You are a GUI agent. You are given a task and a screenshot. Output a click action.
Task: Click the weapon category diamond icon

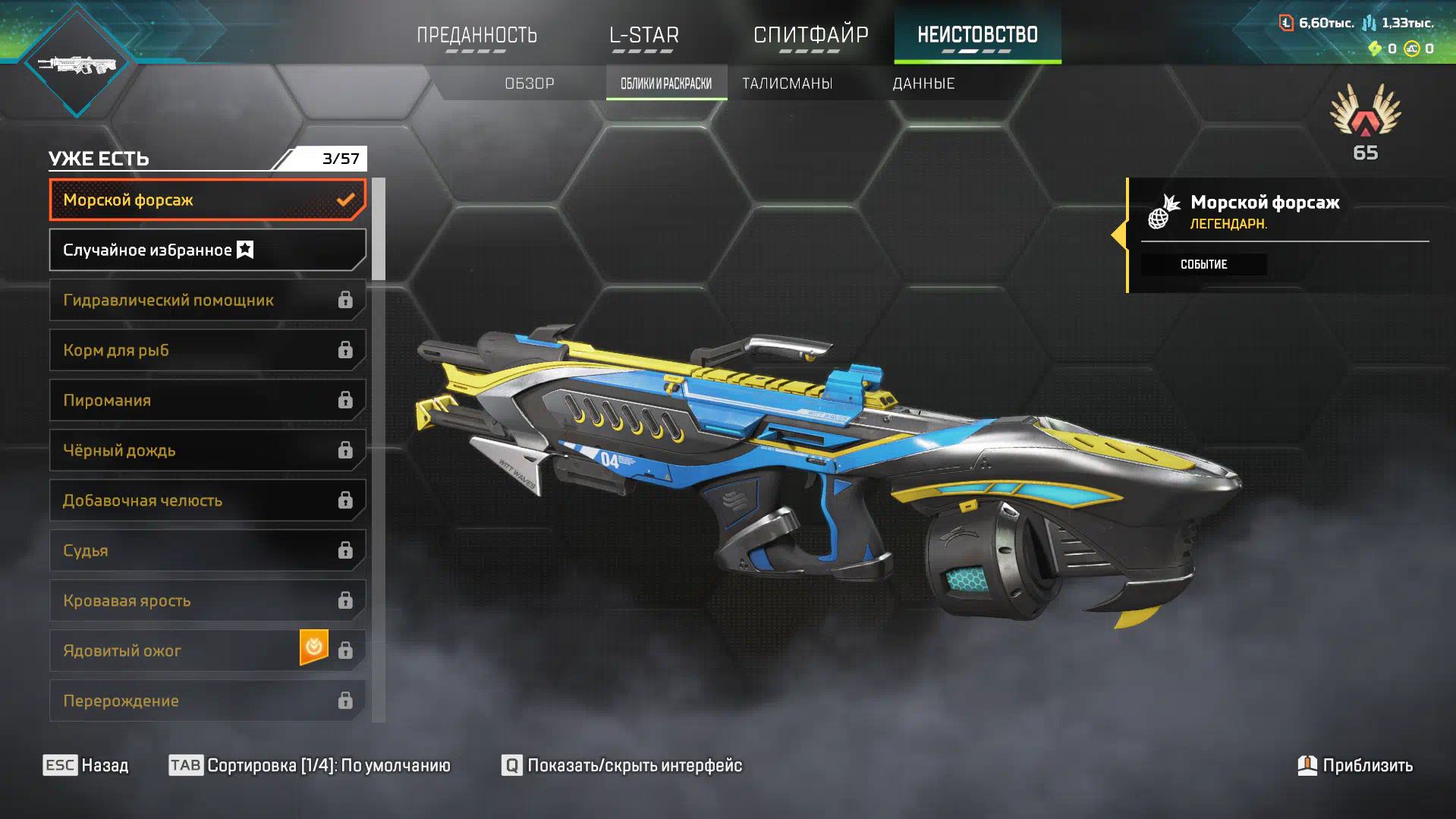tap(77, 65)
